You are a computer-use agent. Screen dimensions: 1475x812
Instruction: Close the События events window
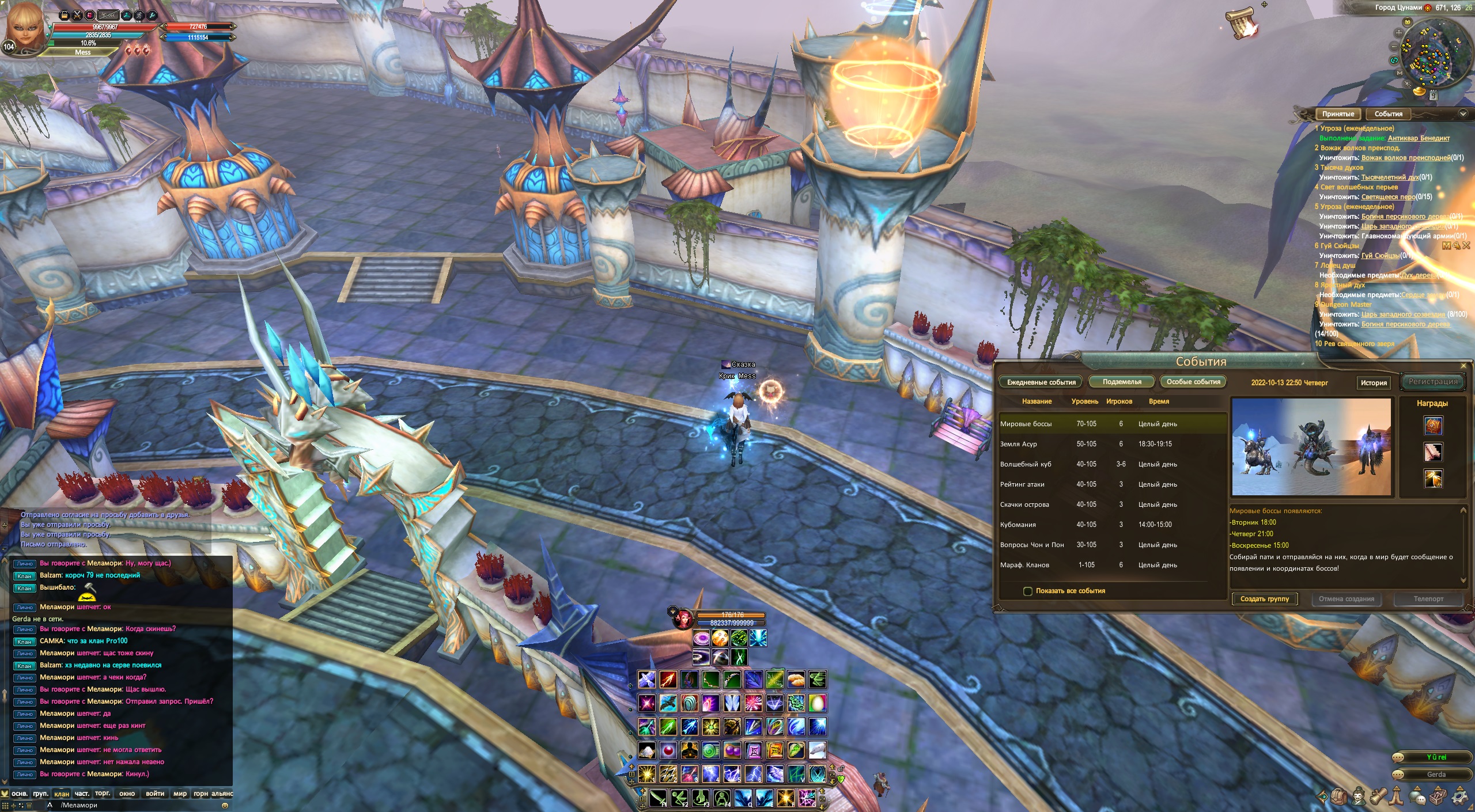(x=1463, y=366)
